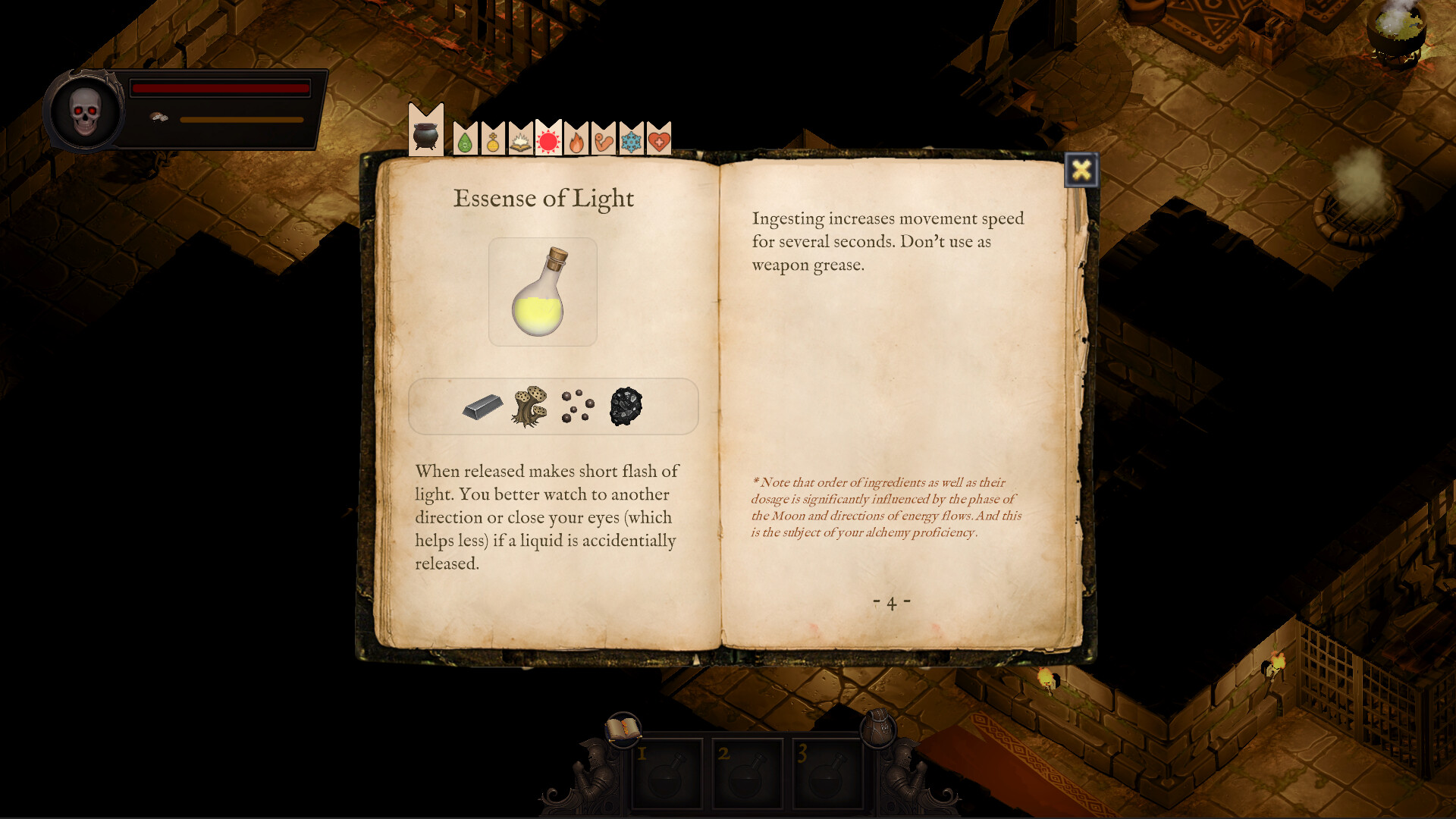Open the golden medallion potion category
Screen dimensions: 1456x819
point(491,136)
